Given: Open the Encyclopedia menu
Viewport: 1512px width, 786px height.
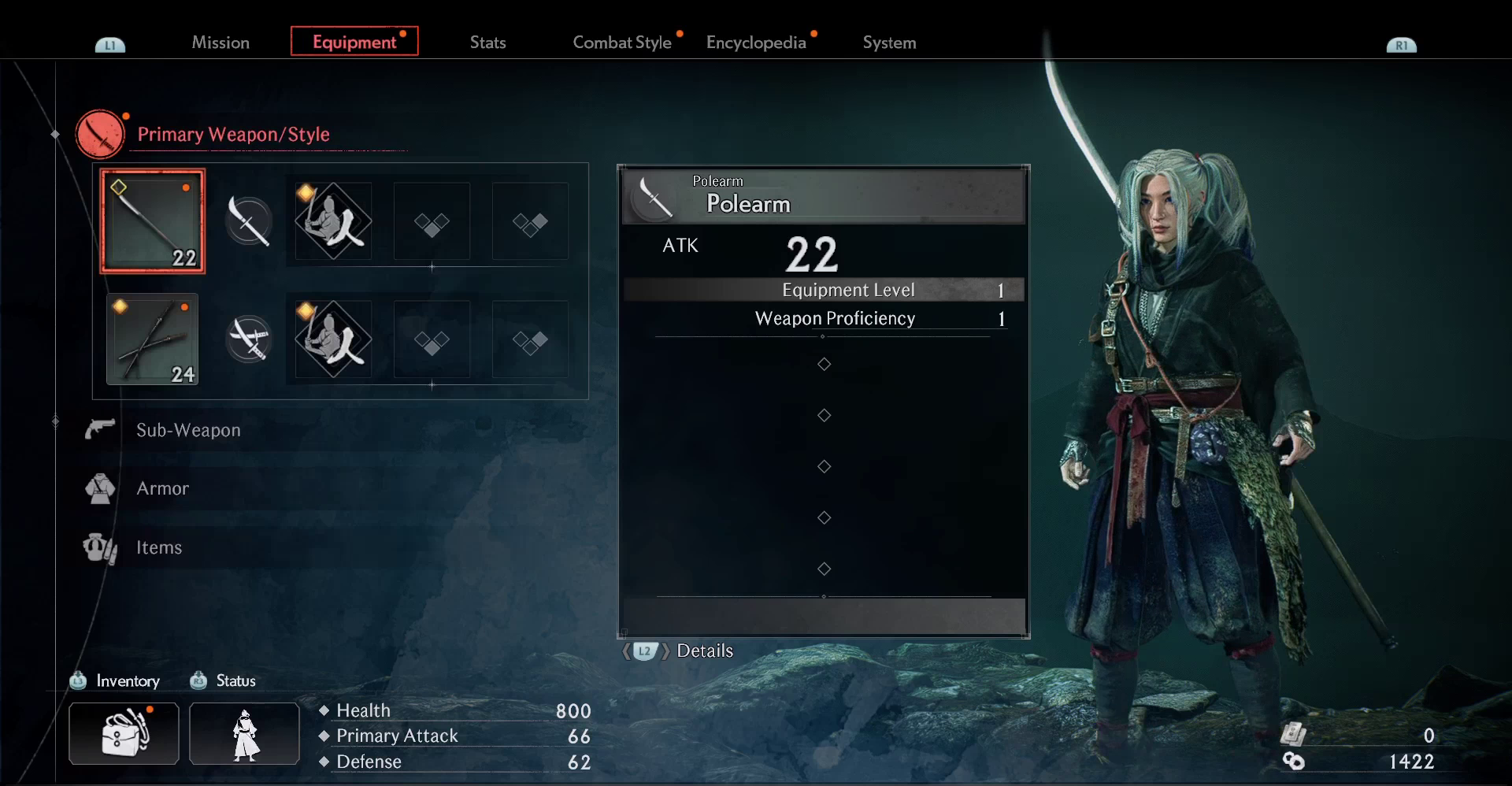Looking at the screenshot, I should click(758, 43).
